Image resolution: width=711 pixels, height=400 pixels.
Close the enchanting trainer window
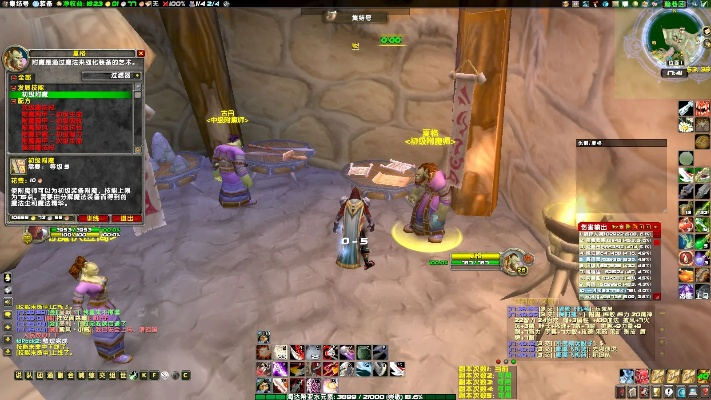(x=141, y=53)
